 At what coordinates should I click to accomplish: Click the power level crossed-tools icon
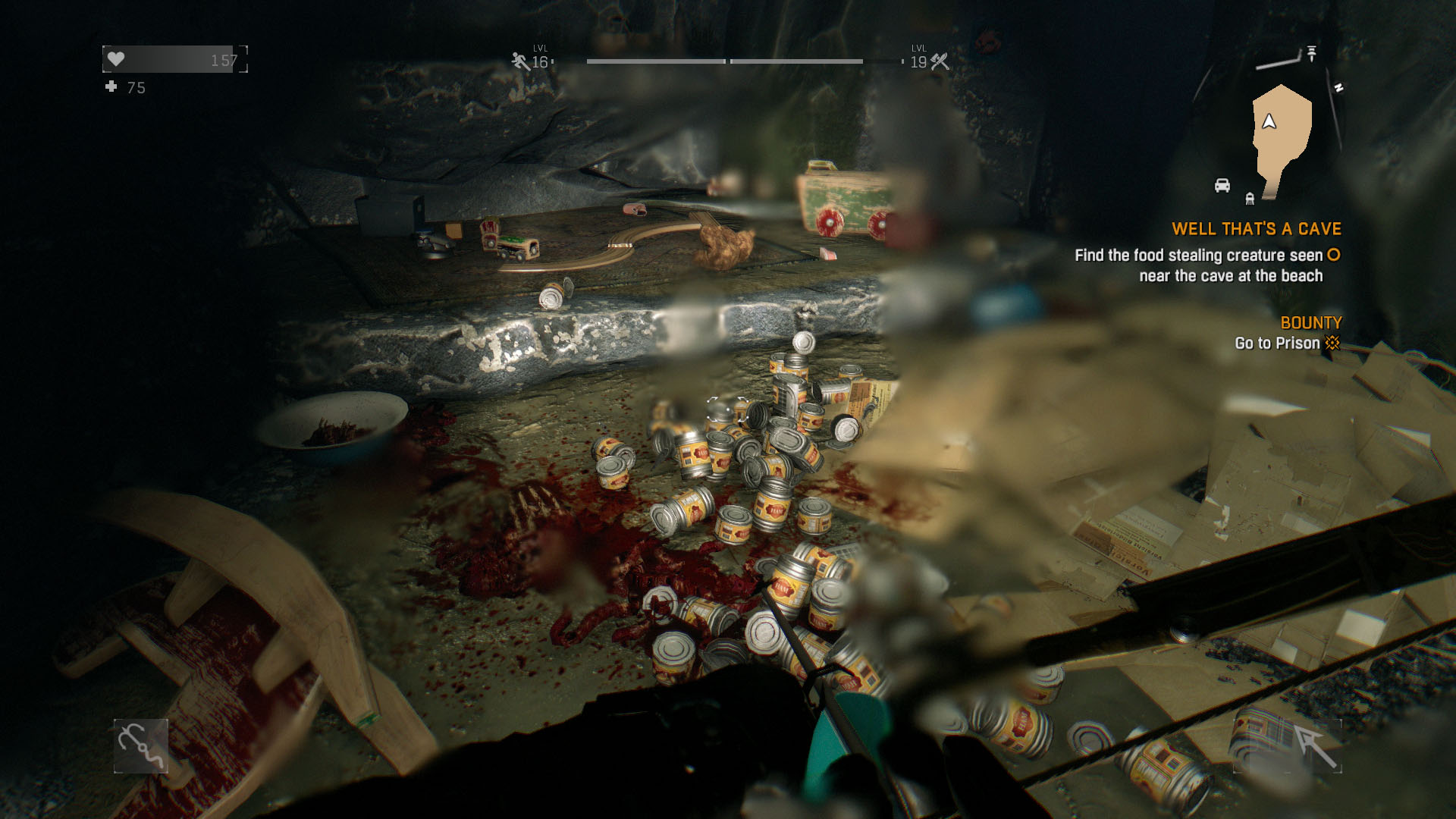tap(940, 61)
